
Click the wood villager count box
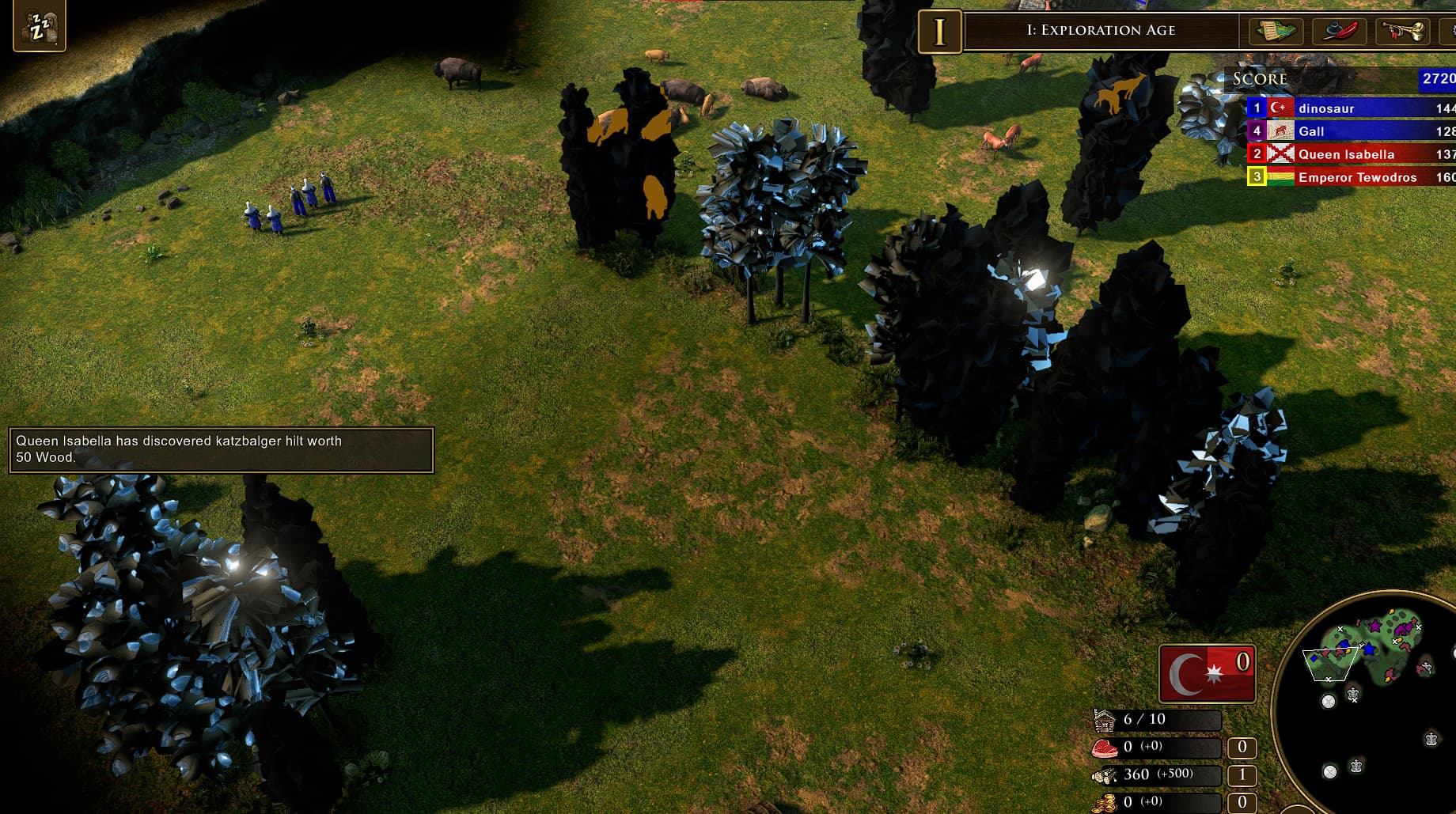tap(1242, 775)
